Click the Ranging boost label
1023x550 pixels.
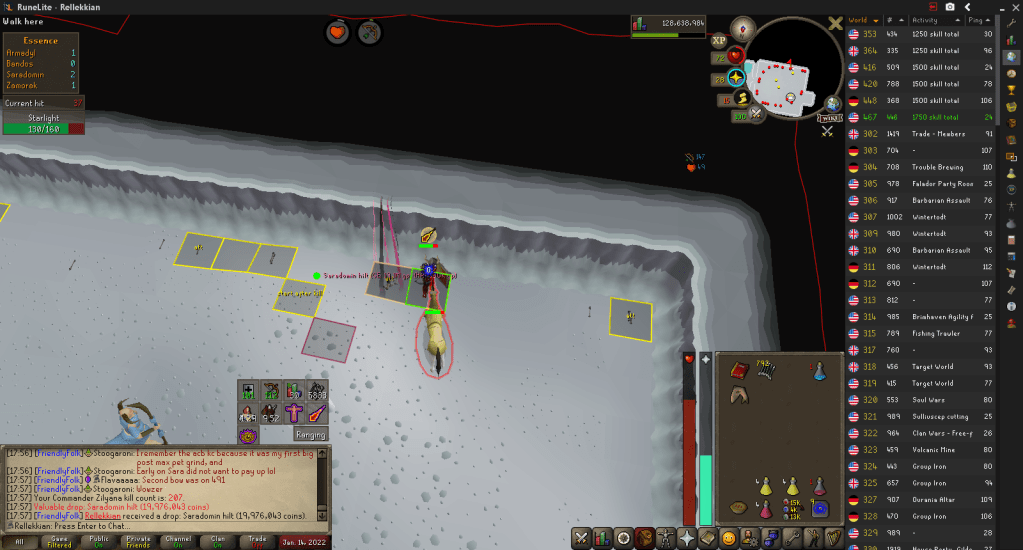[310, 434]
